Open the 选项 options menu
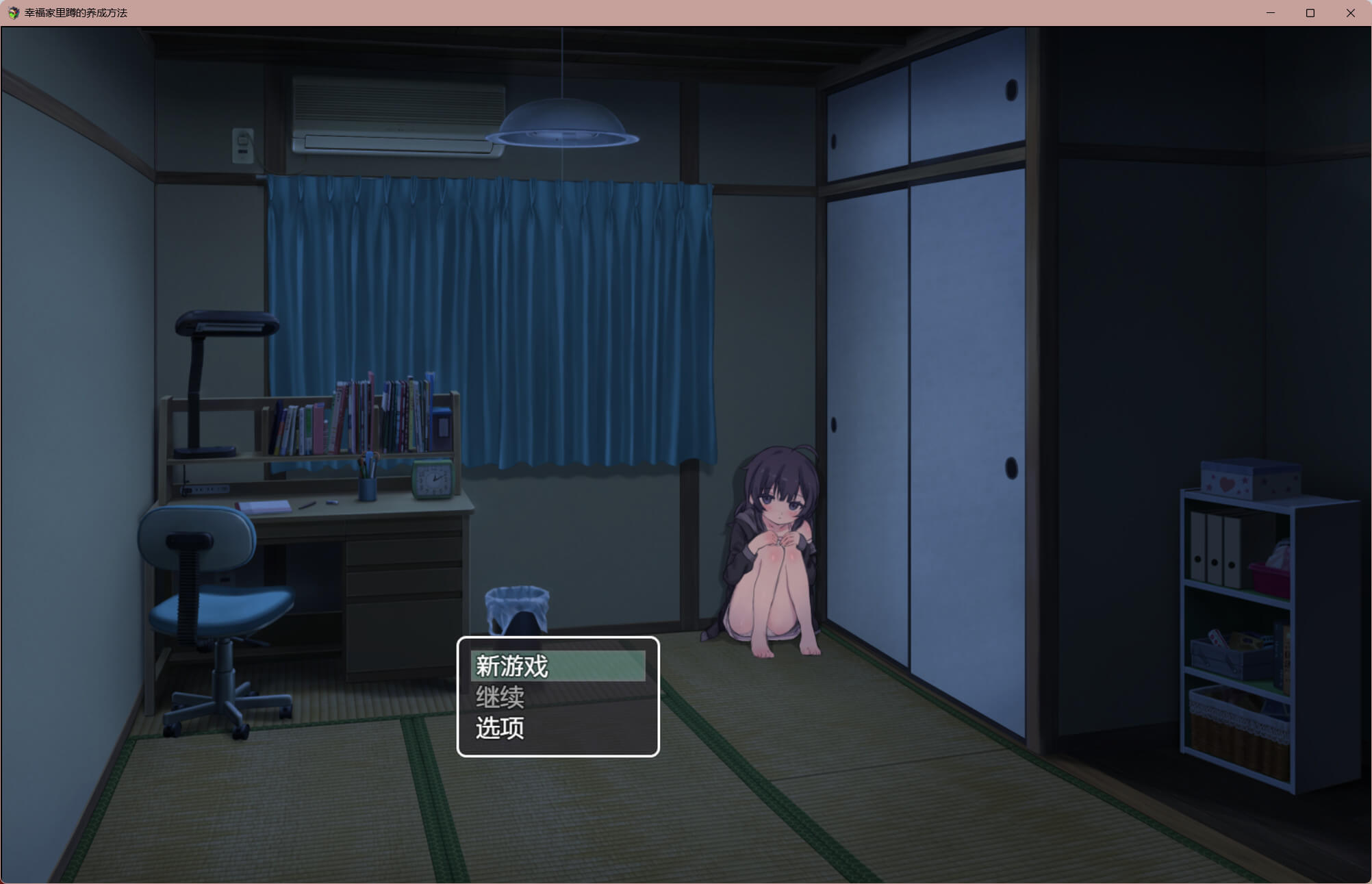Viewport: 1372px width, 884px height. pyautogui.click(x=557, y=728)
